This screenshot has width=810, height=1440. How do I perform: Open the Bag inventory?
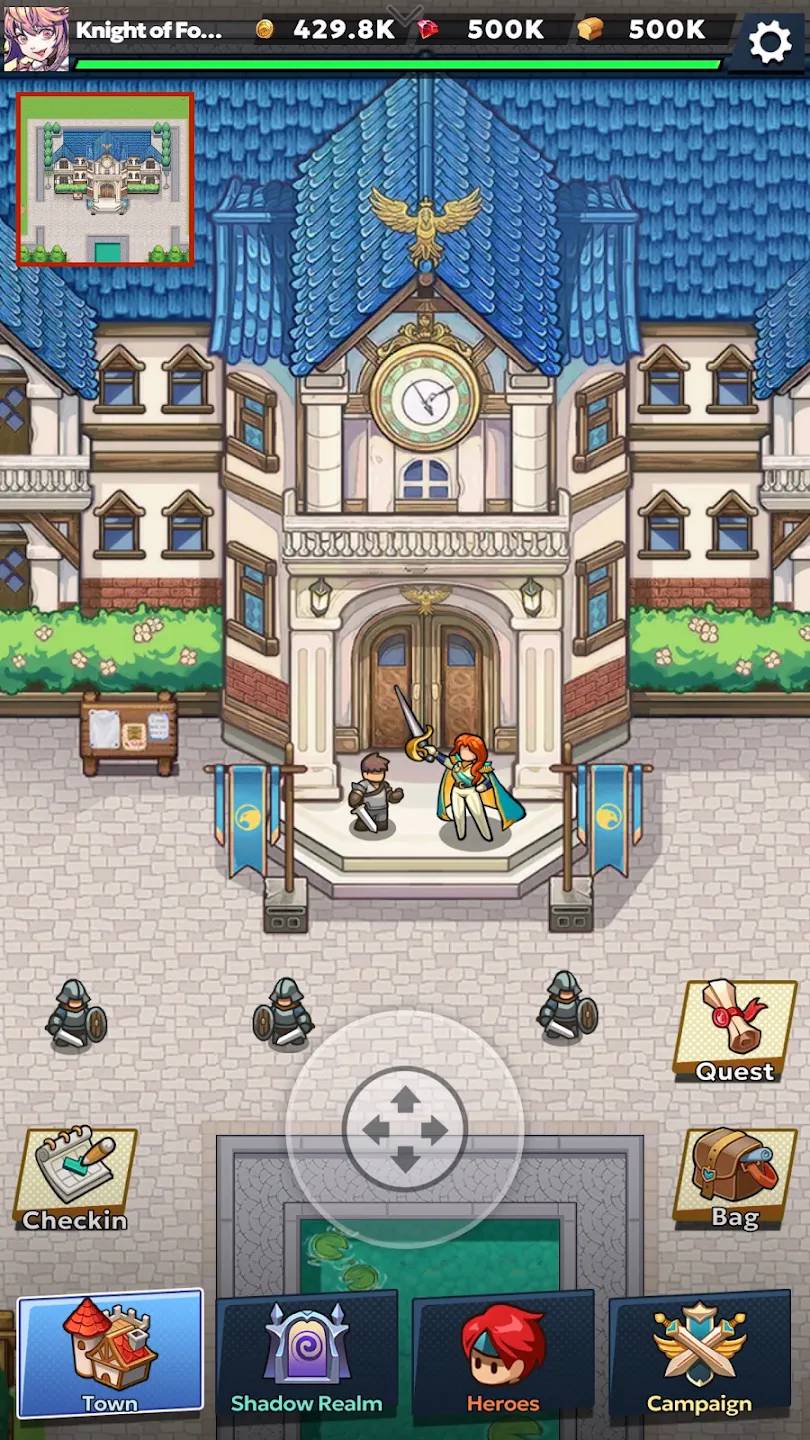coord(735,1178)
